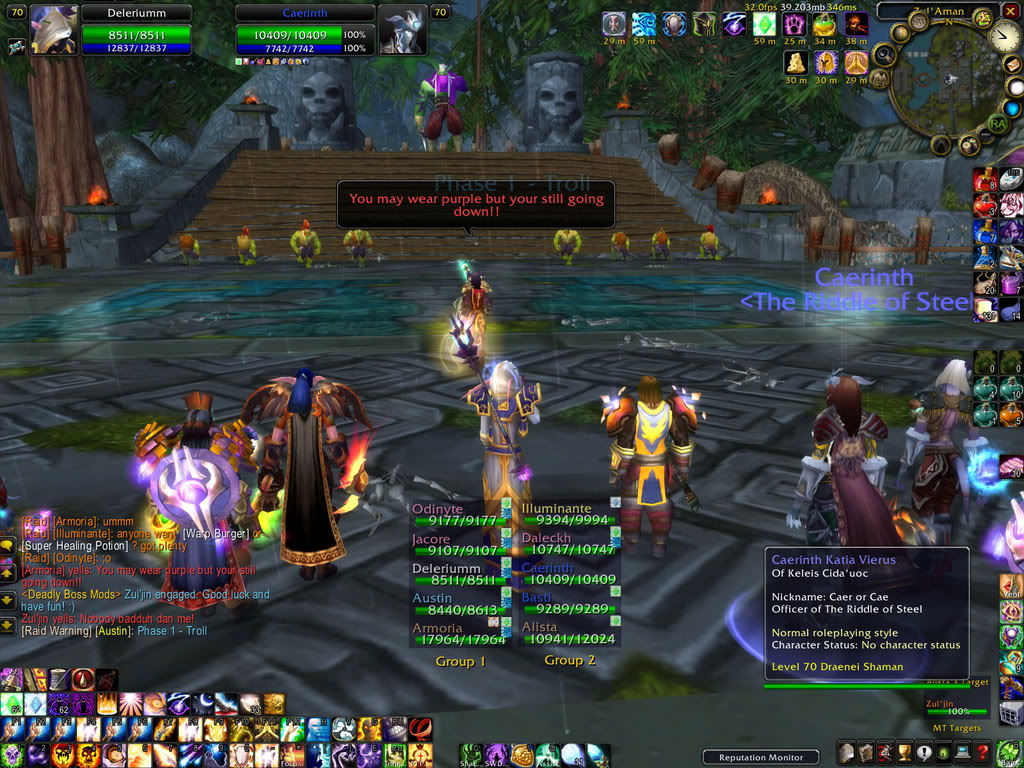Click the cheese food buff icon
This screenshot has height=768, width=1024.
point(795,62)
